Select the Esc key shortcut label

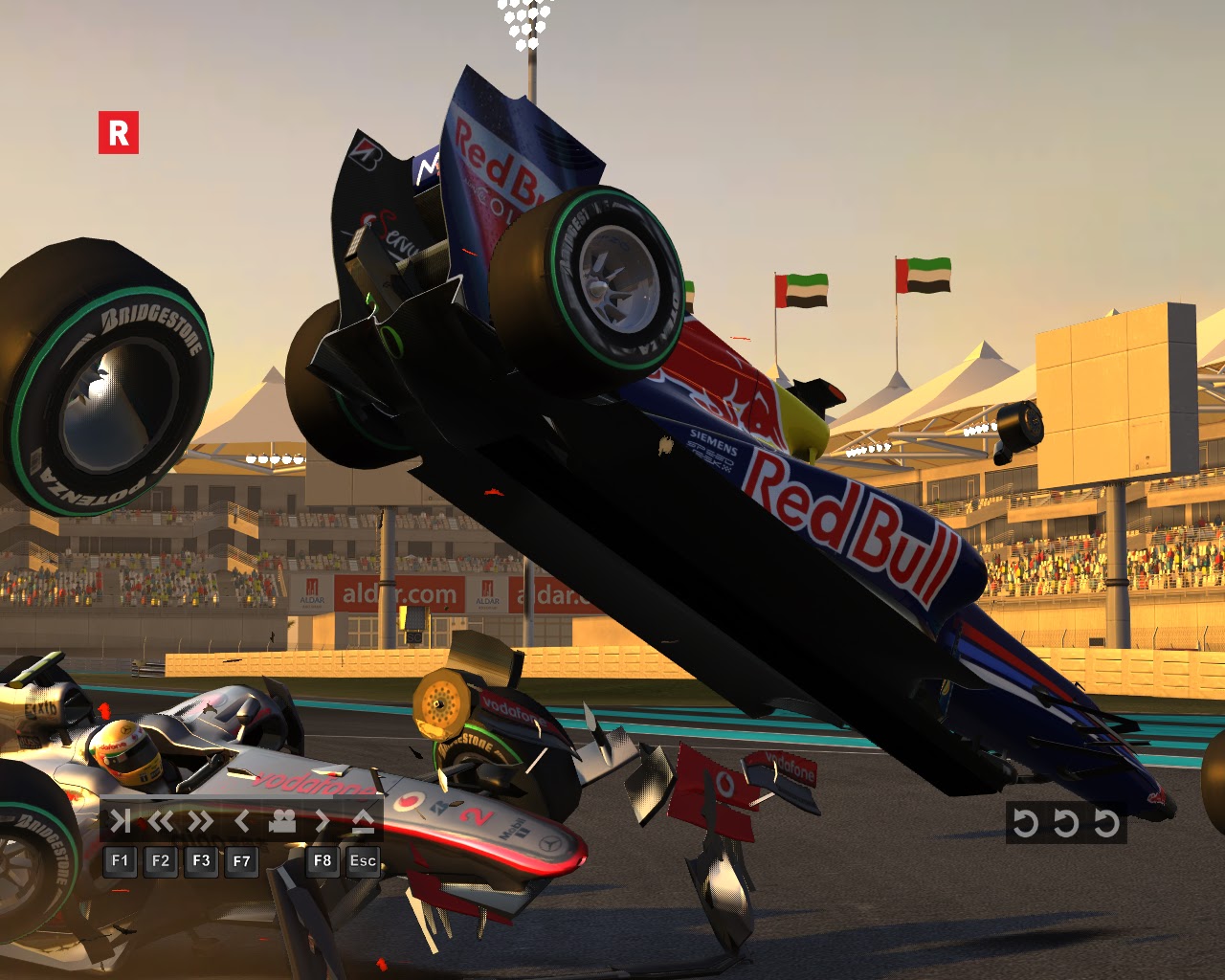(362, 860)
